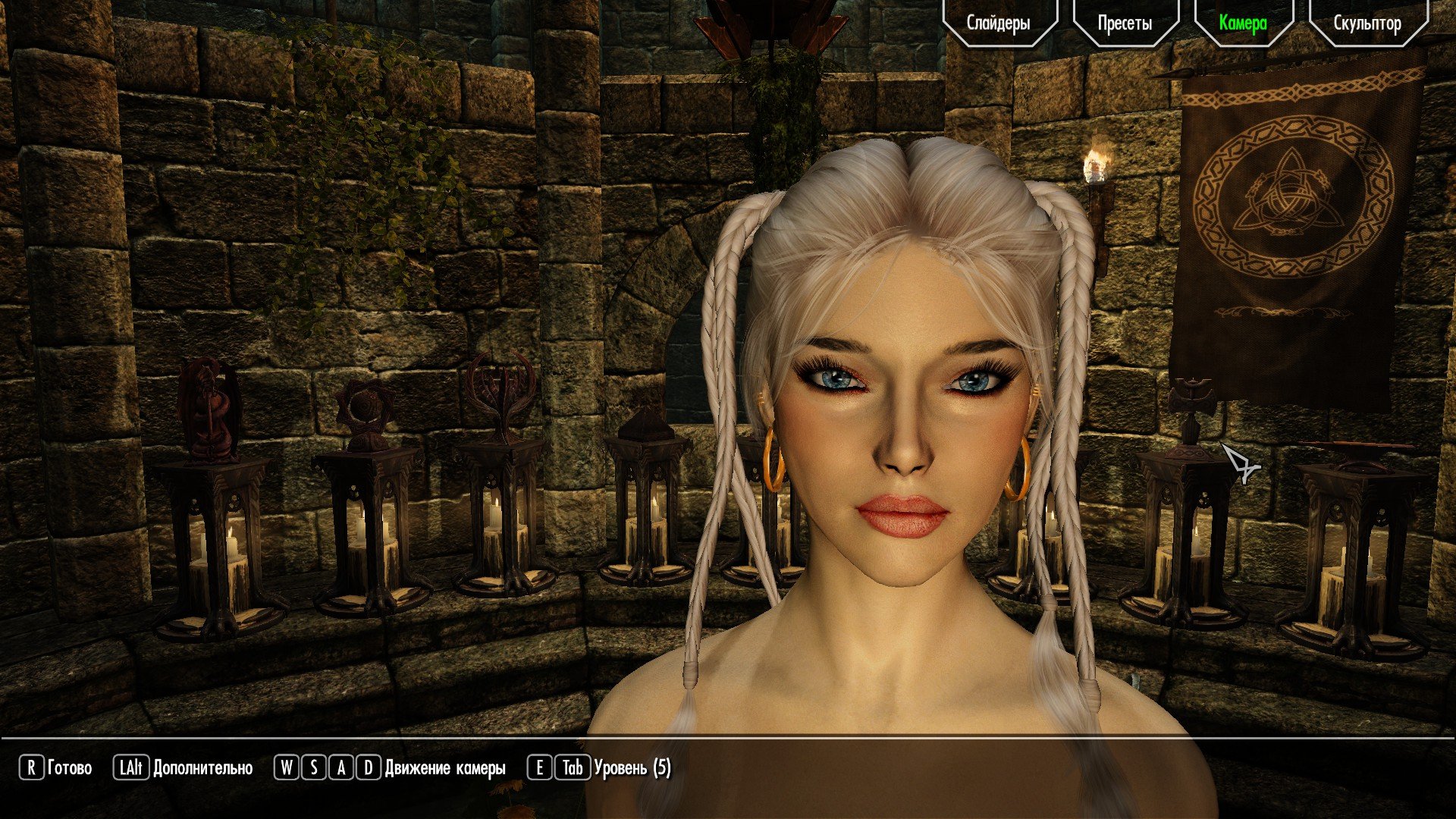
Task: Open the Пресеты tab
Action: [1125, 23]
